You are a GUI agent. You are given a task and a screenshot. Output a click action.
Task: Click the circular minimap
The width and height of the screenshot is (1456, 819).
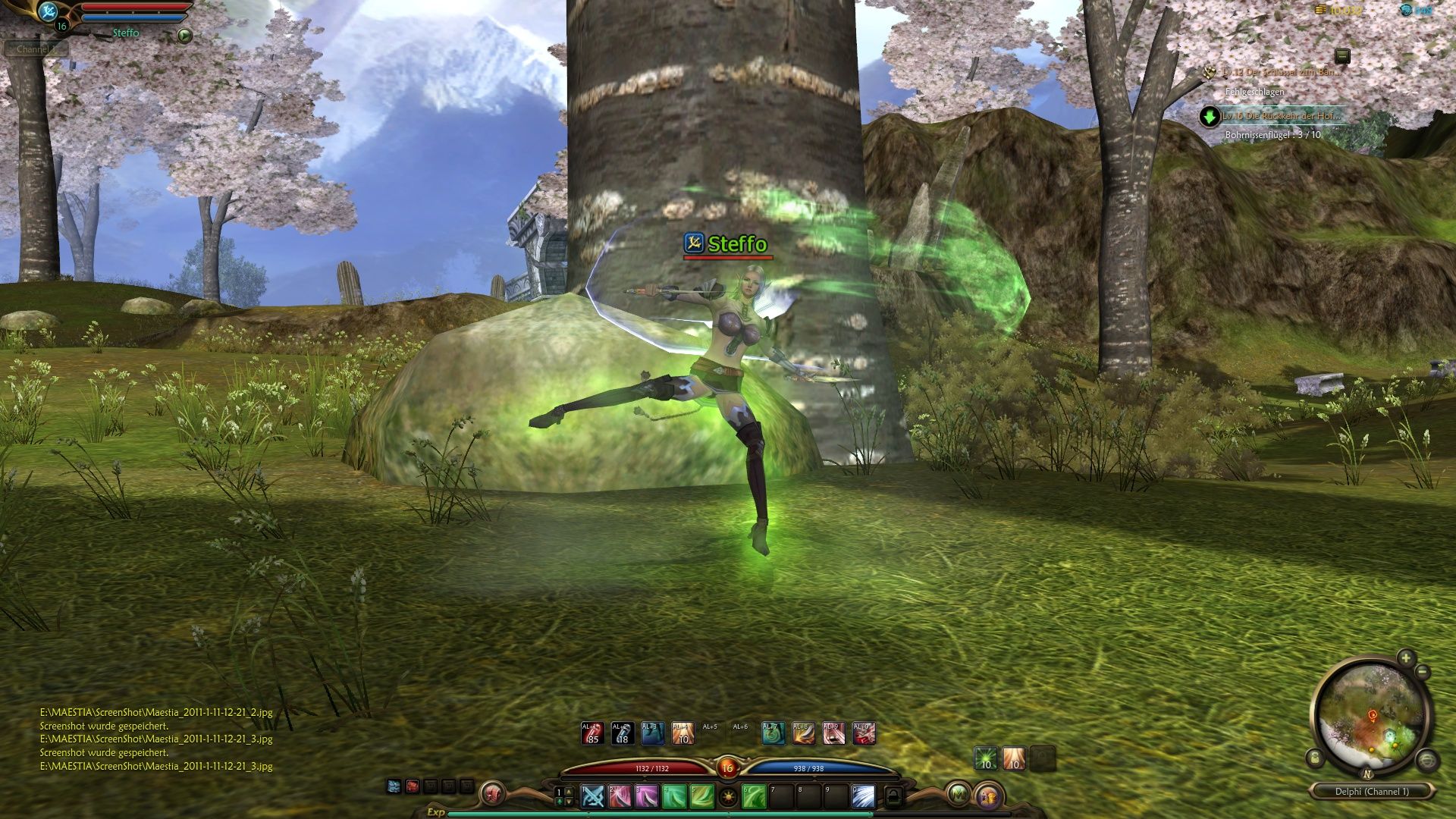click(x=1370, y=714)
